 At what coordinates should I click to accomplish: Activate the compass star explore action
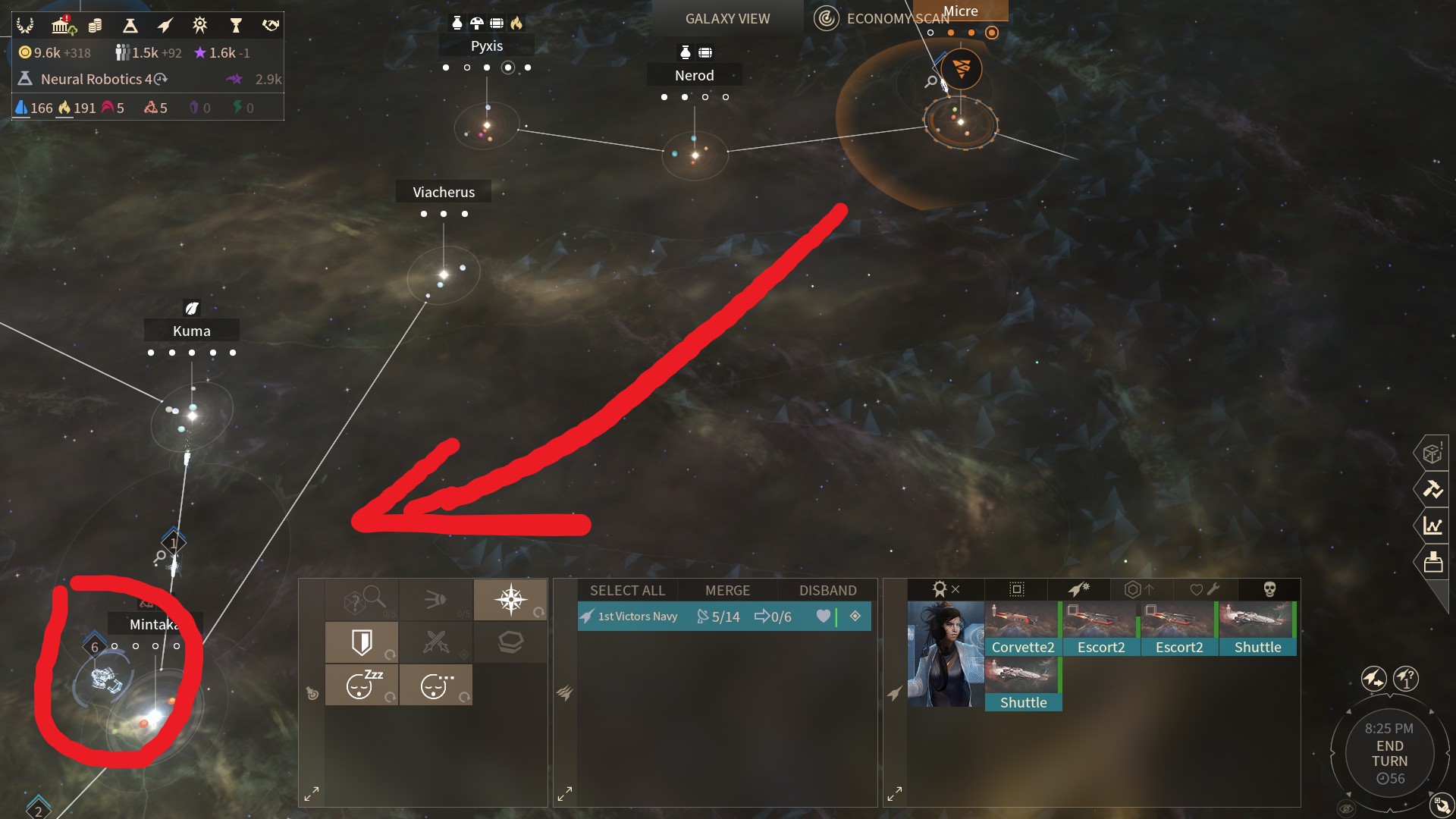click(510, 600)
